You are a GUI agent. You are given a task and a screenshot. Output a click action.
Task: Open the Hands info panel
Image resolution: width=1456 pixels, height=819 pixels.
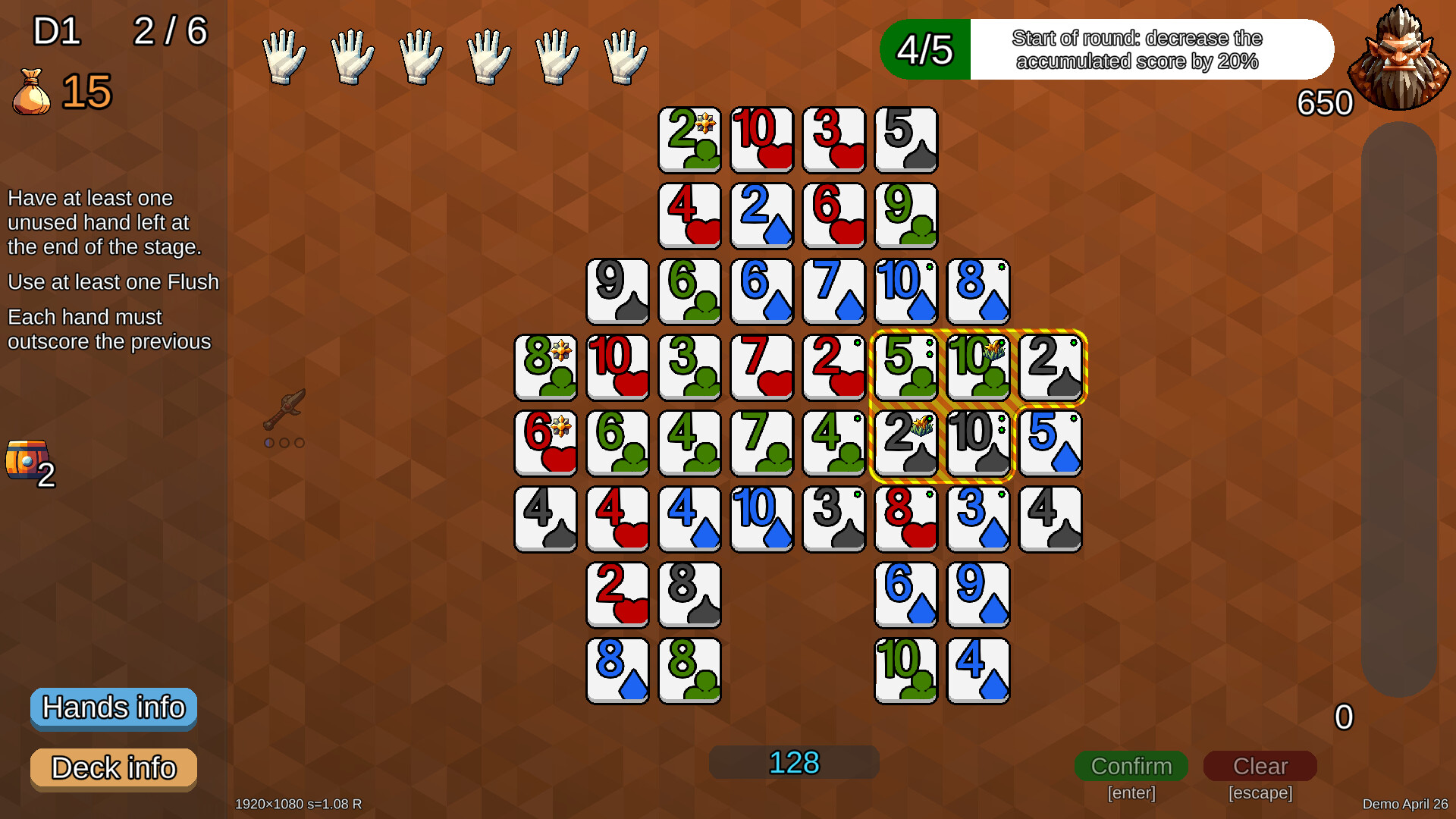113,708
